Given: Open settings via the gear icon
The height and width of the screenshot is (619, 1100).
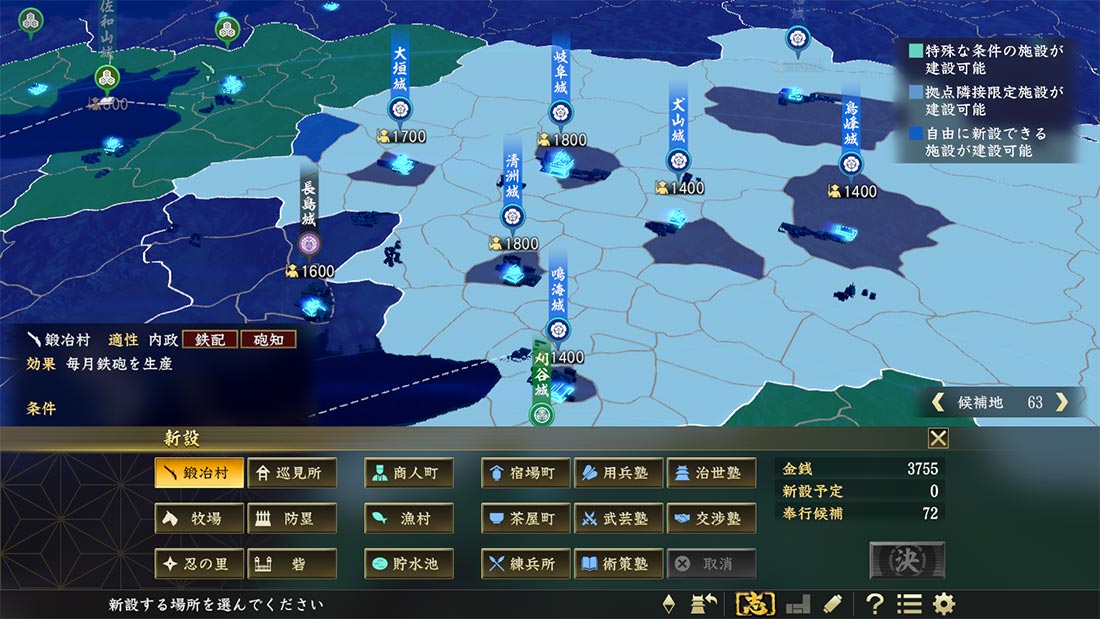Looking at the screenshot, I should pos(943,603).
